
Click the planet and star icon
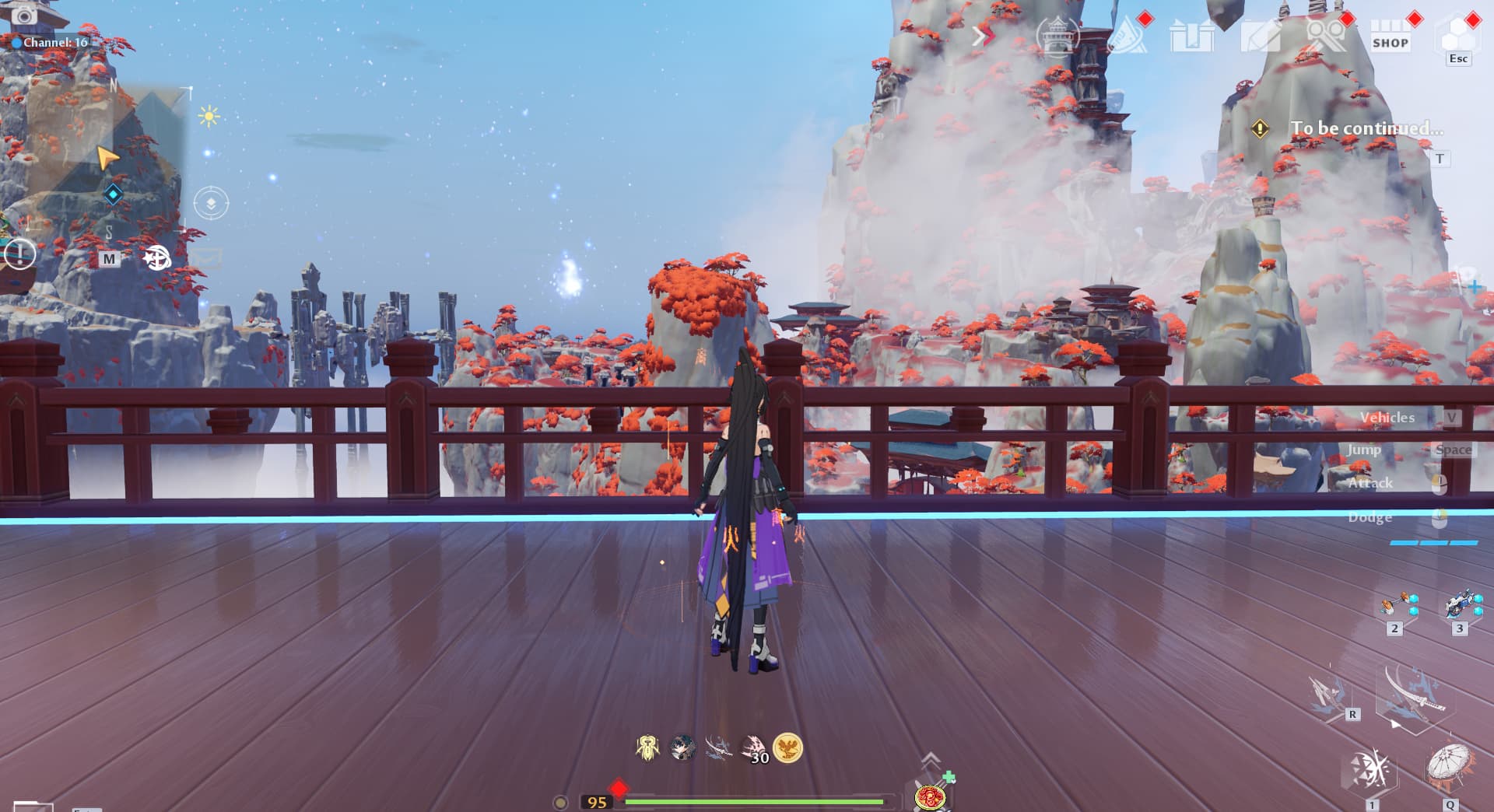(156, 257)
